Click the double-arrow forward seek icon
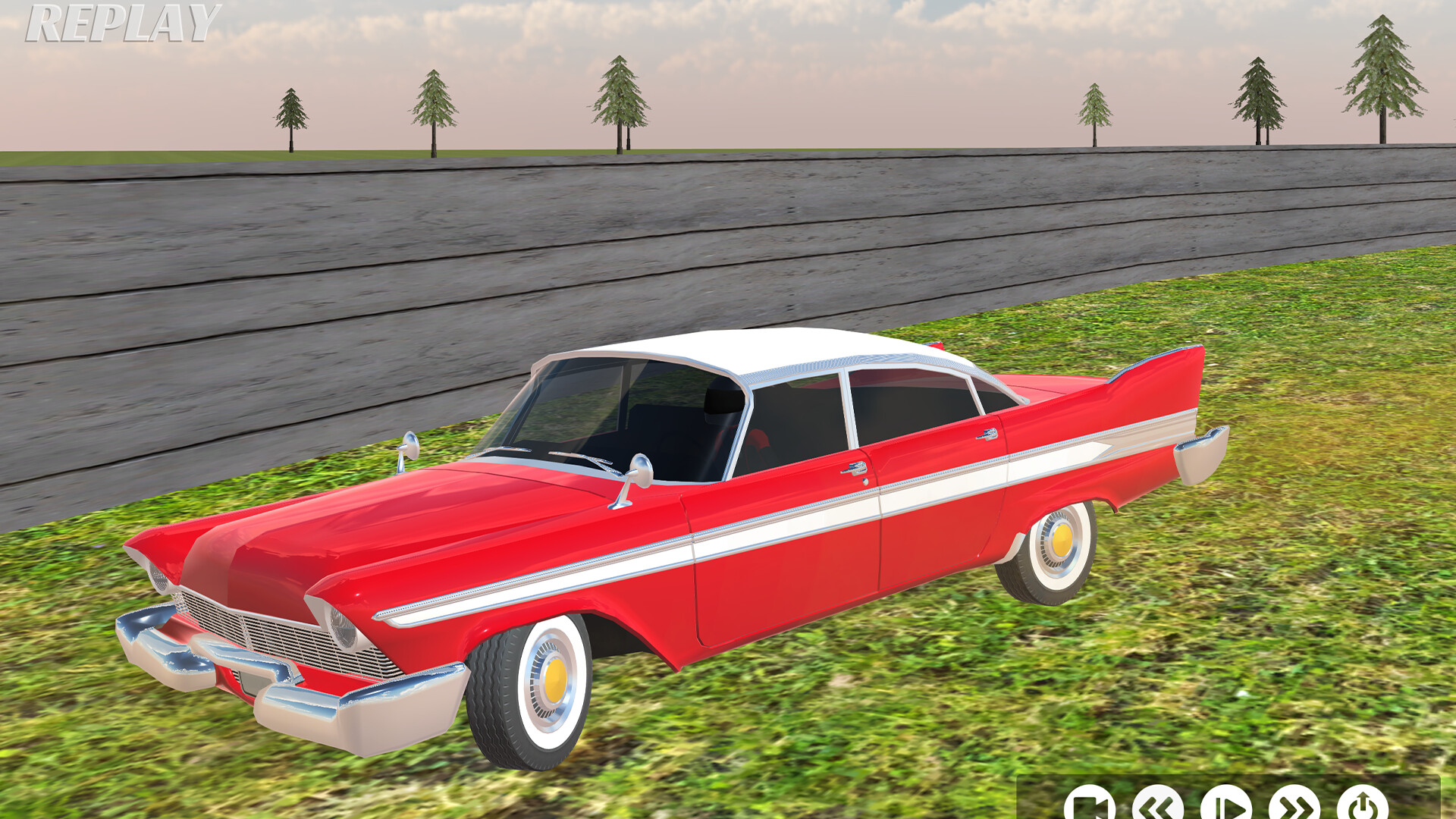Image resolution: width=1456 pixels, height=819 pixels. 1294,806
